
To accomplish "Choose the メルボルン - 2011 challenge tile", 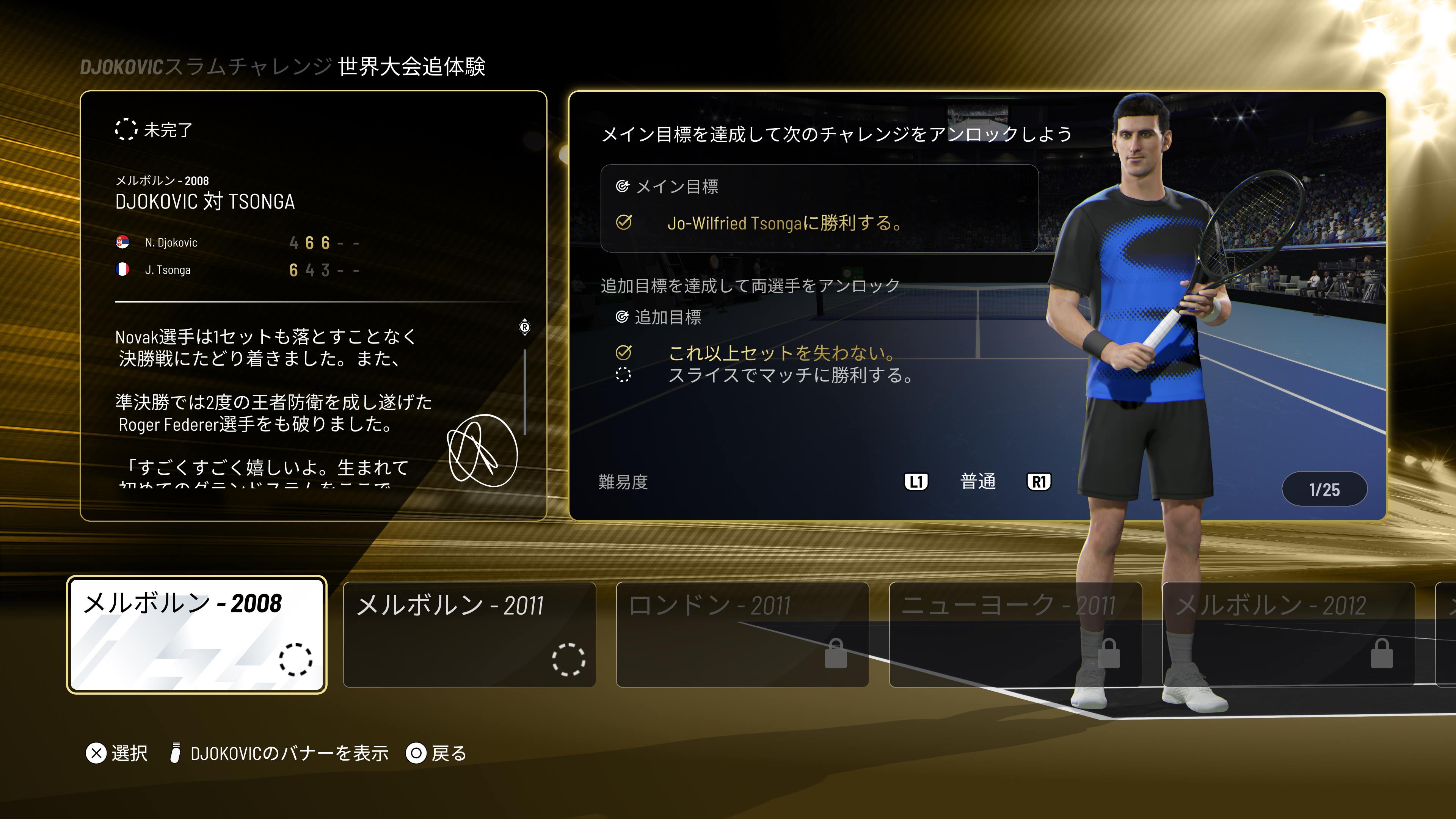I will pyautogui.click(x=469, y=634).
